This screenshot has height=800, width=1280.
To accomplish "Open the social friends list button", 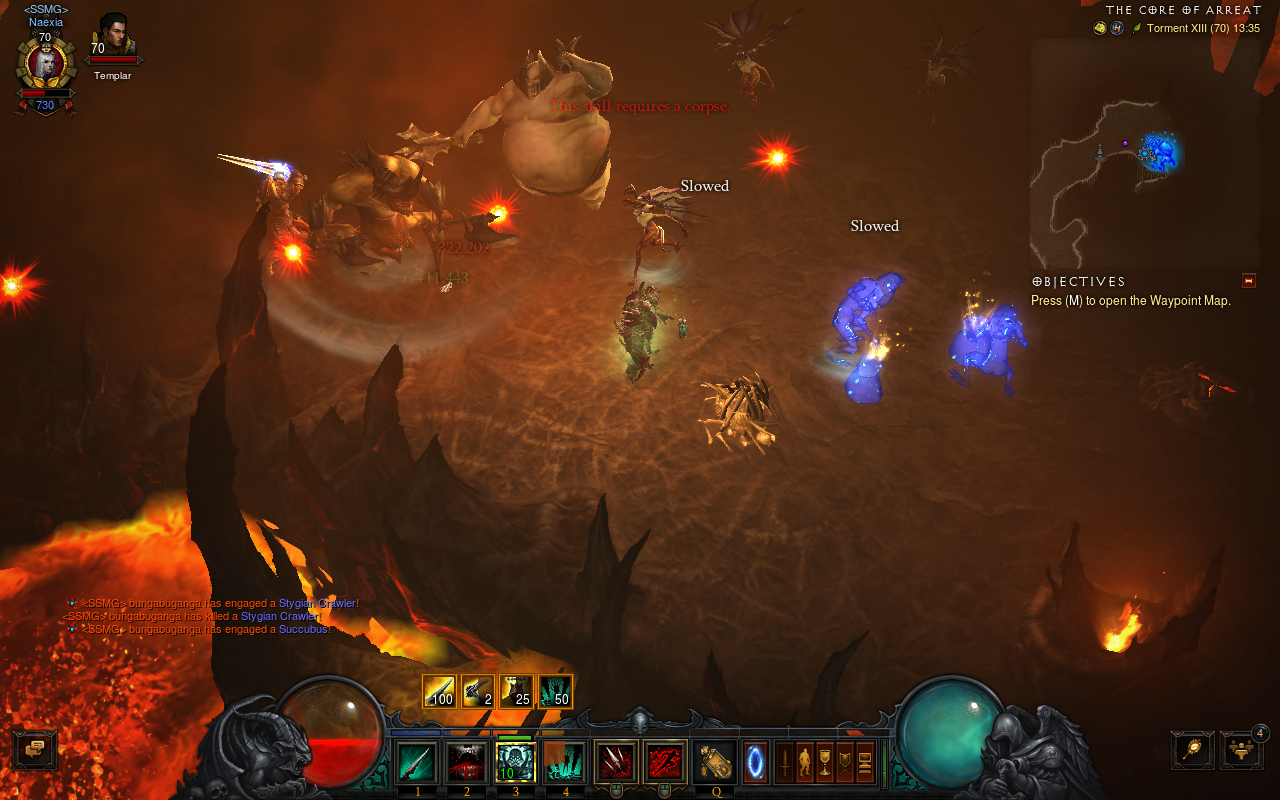I will [1240, 751].
